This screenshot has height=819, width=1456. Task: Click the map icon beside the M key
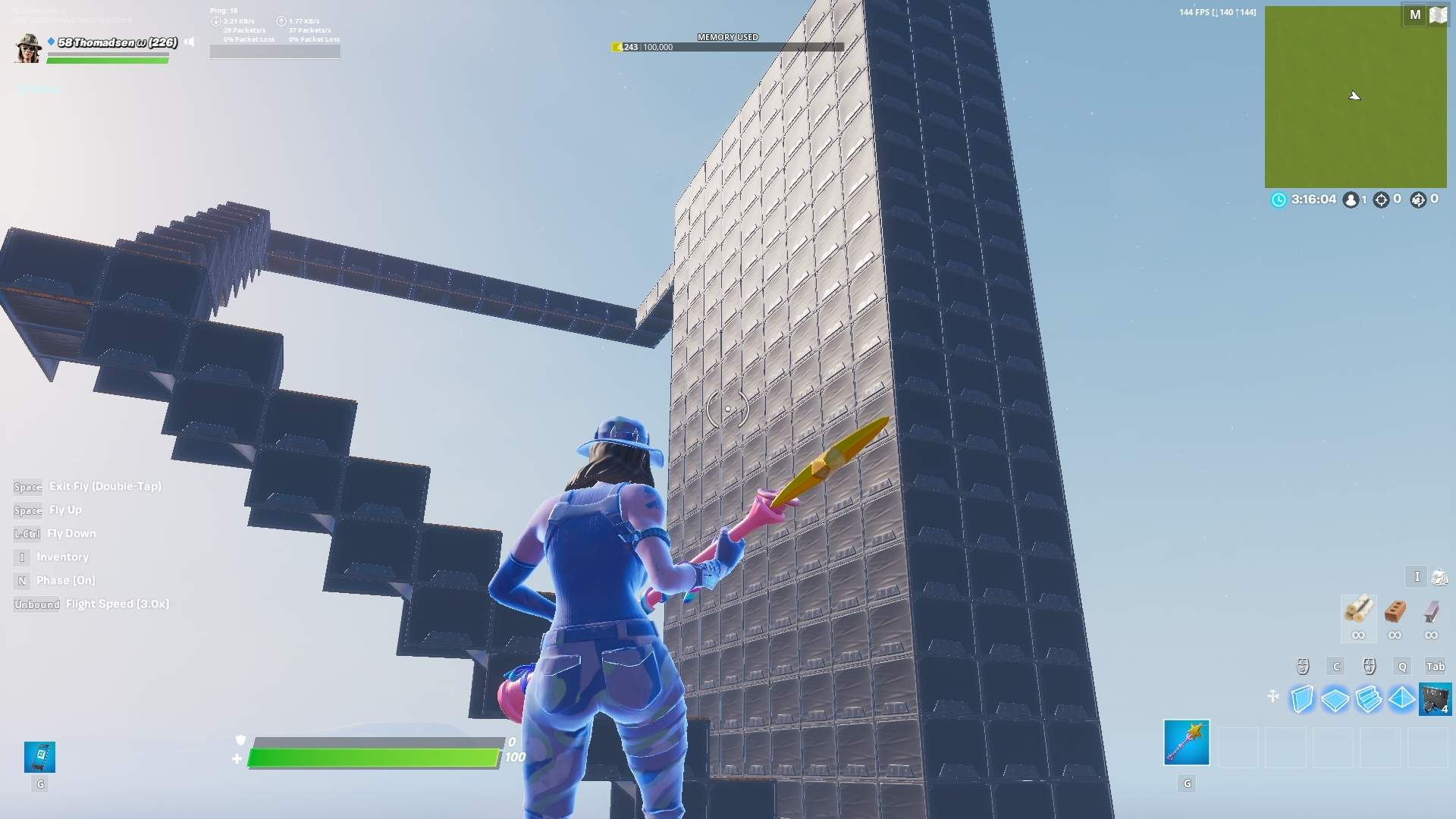(x=1439, y=14)
